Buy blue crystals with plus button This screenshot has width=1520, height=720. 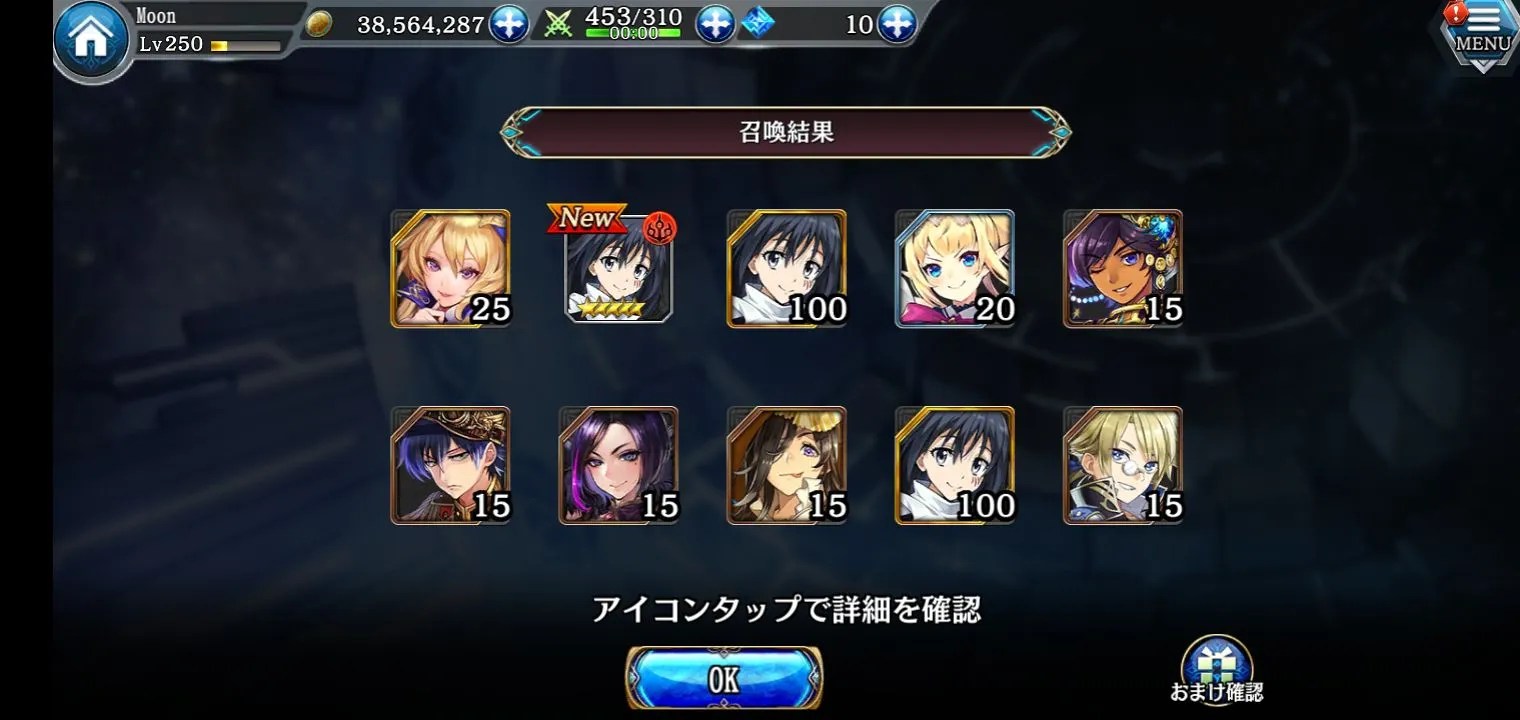(896, 24)
